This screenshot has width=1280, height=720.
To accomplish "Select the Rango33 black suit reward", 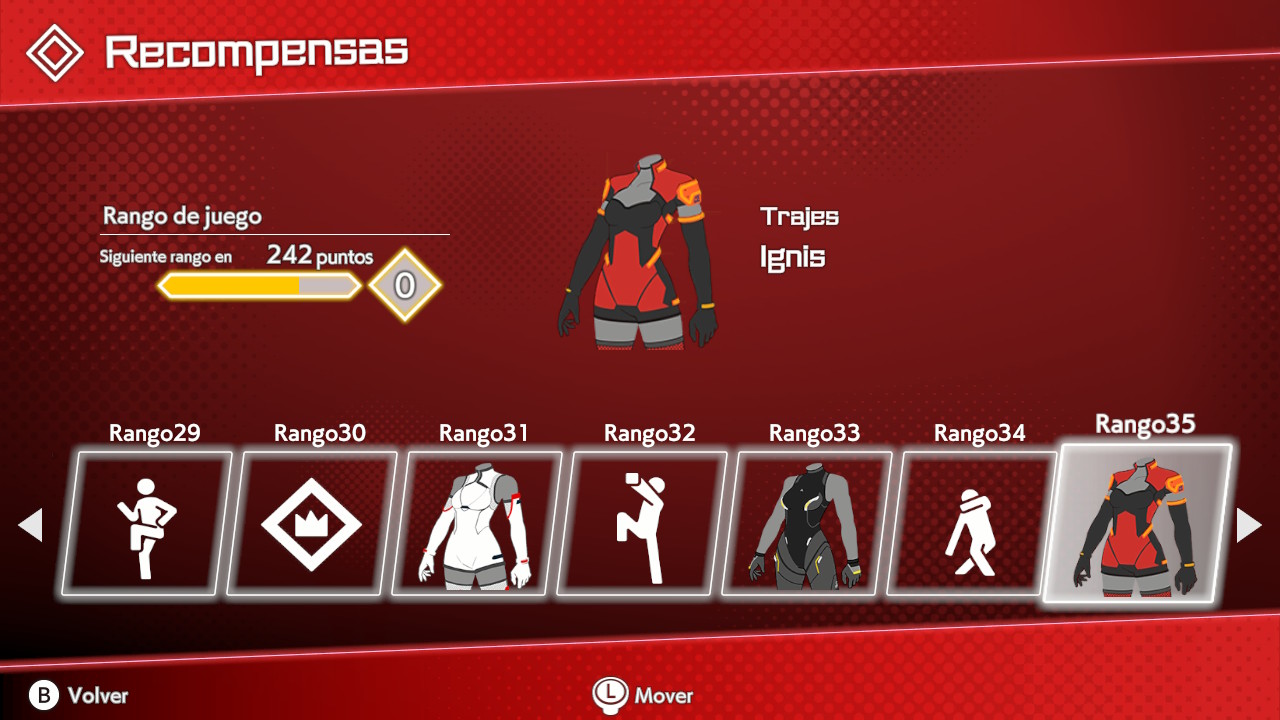I will click(807, 524).
